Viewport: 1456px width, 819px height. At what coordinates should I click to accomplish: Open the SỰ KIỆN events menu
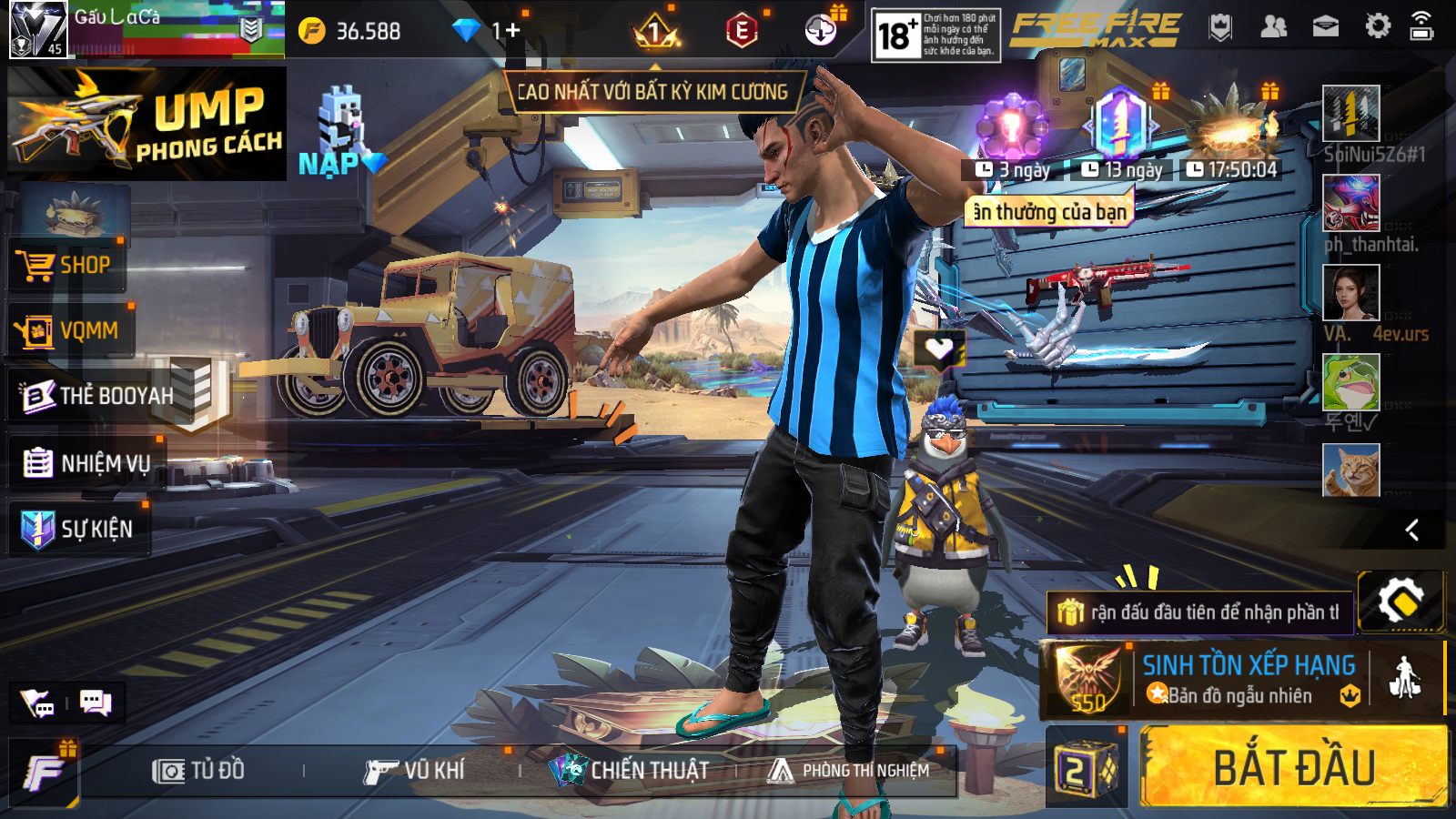[77, 529]
